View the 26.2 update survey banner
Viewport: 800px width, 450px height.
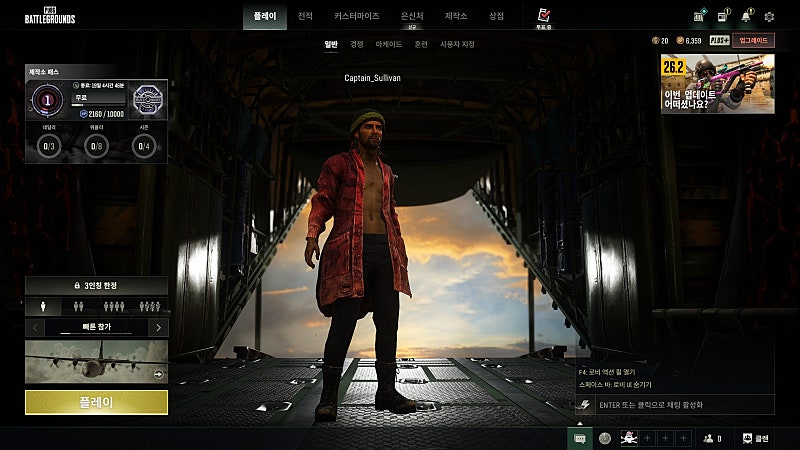point(717,84)
